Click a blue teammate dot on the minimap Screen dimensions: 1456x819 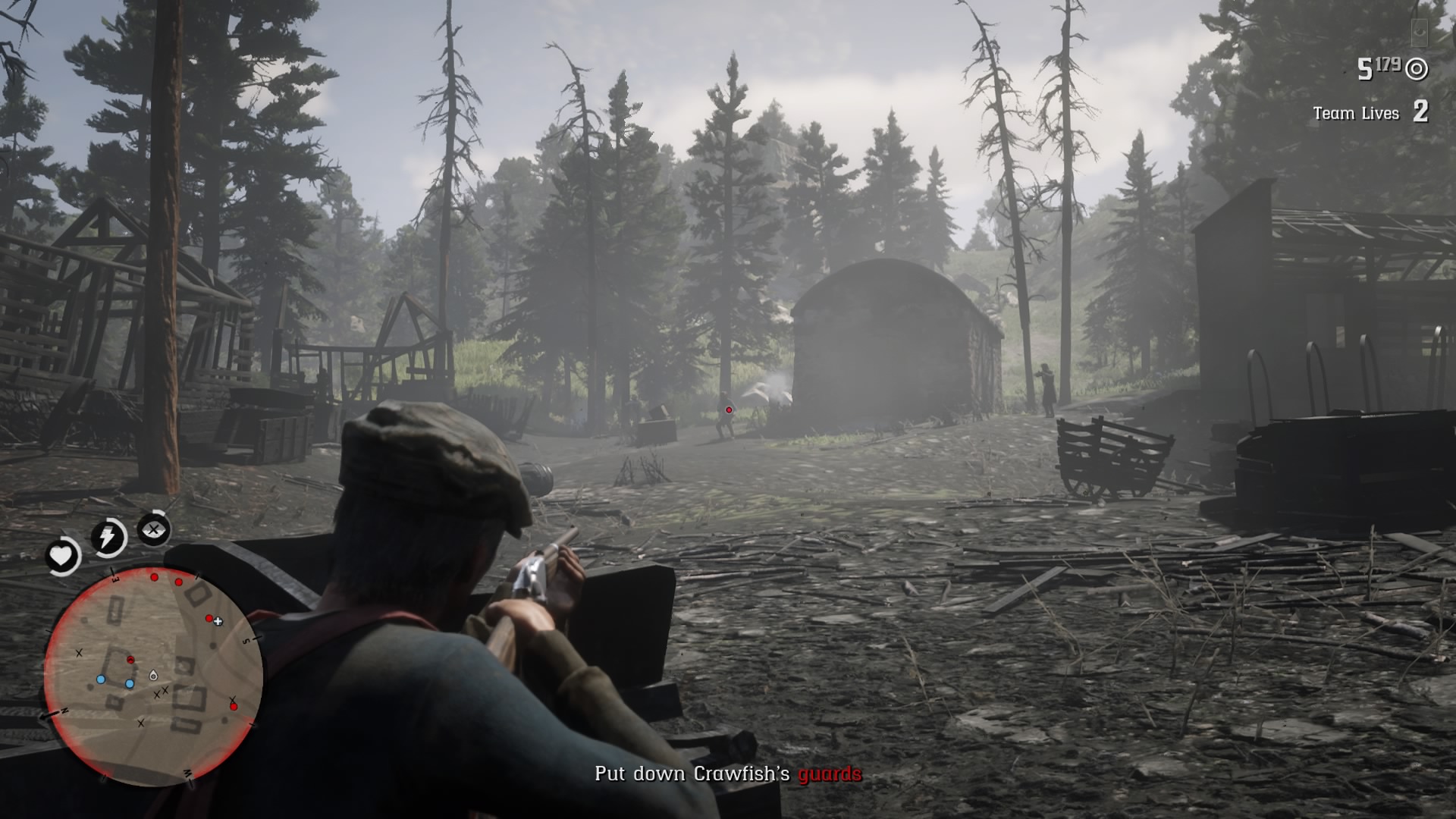click(101, 679)
